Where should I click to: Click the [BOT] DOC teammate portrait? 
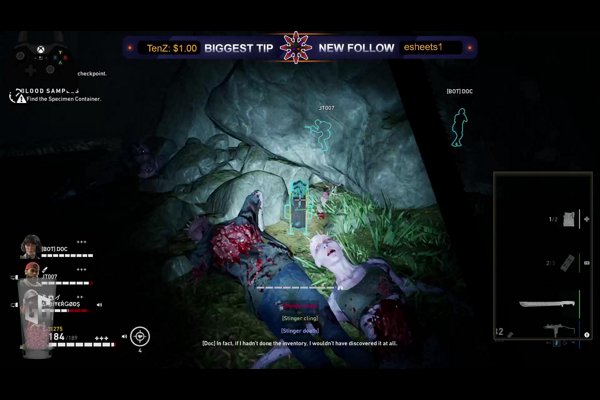click(31, 246)
